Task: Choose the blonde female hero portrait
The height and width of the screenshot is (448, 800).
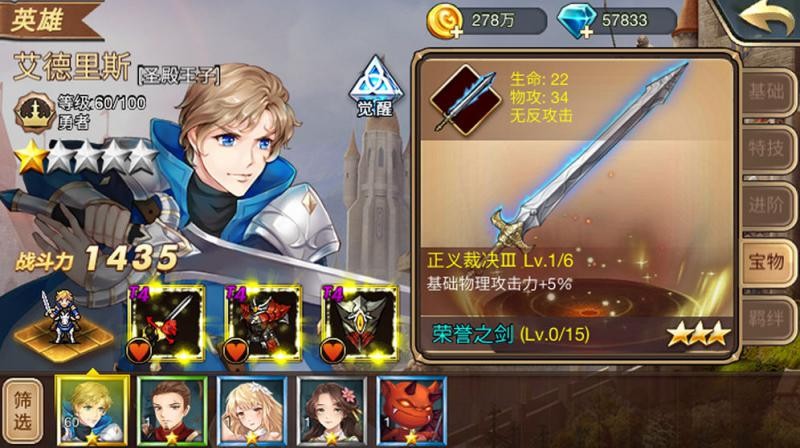Action: [251, 410]
